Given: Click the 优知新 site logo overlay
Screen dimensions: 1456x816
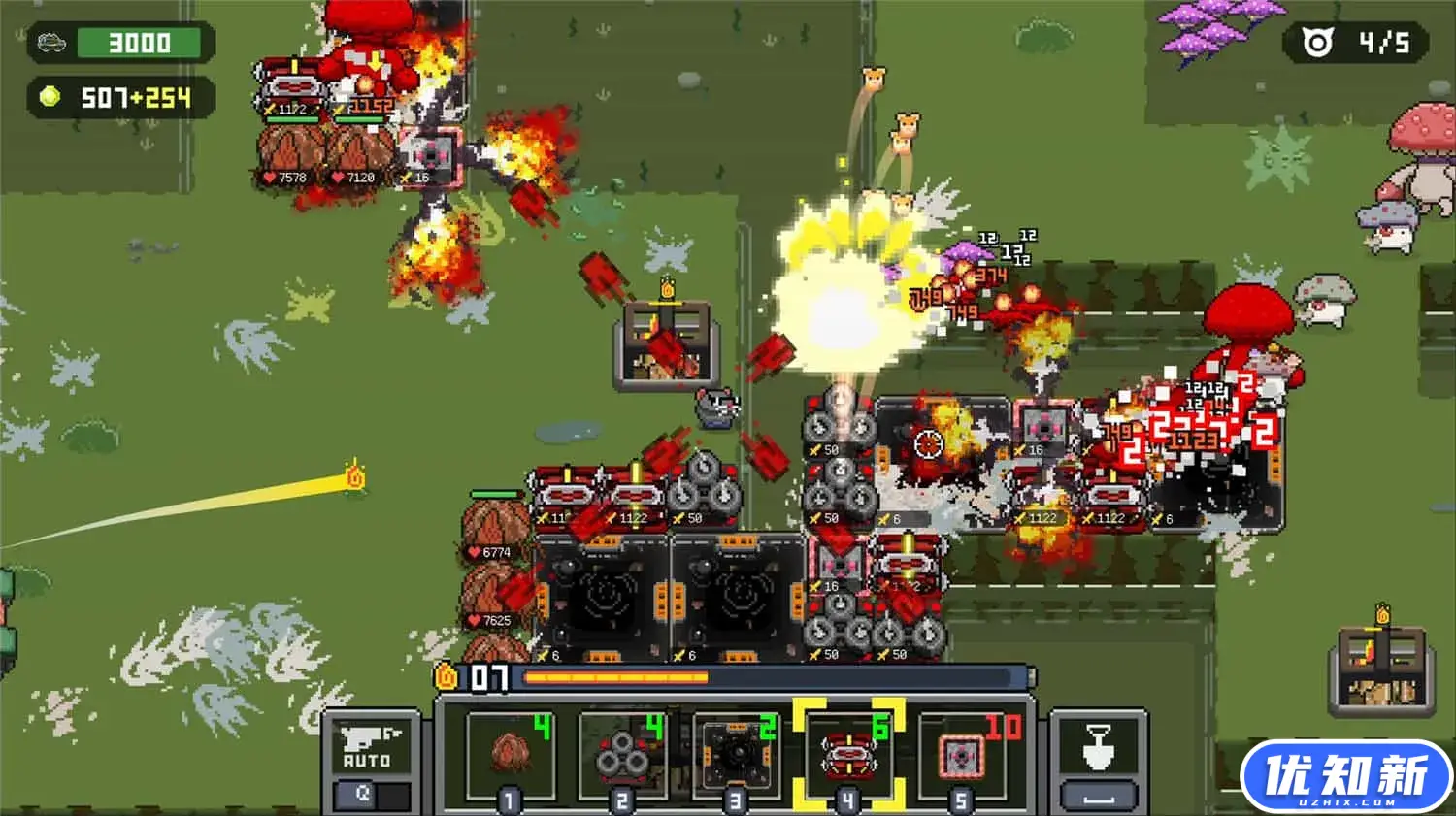Looking at the screenshot, I should (1345, 776).
